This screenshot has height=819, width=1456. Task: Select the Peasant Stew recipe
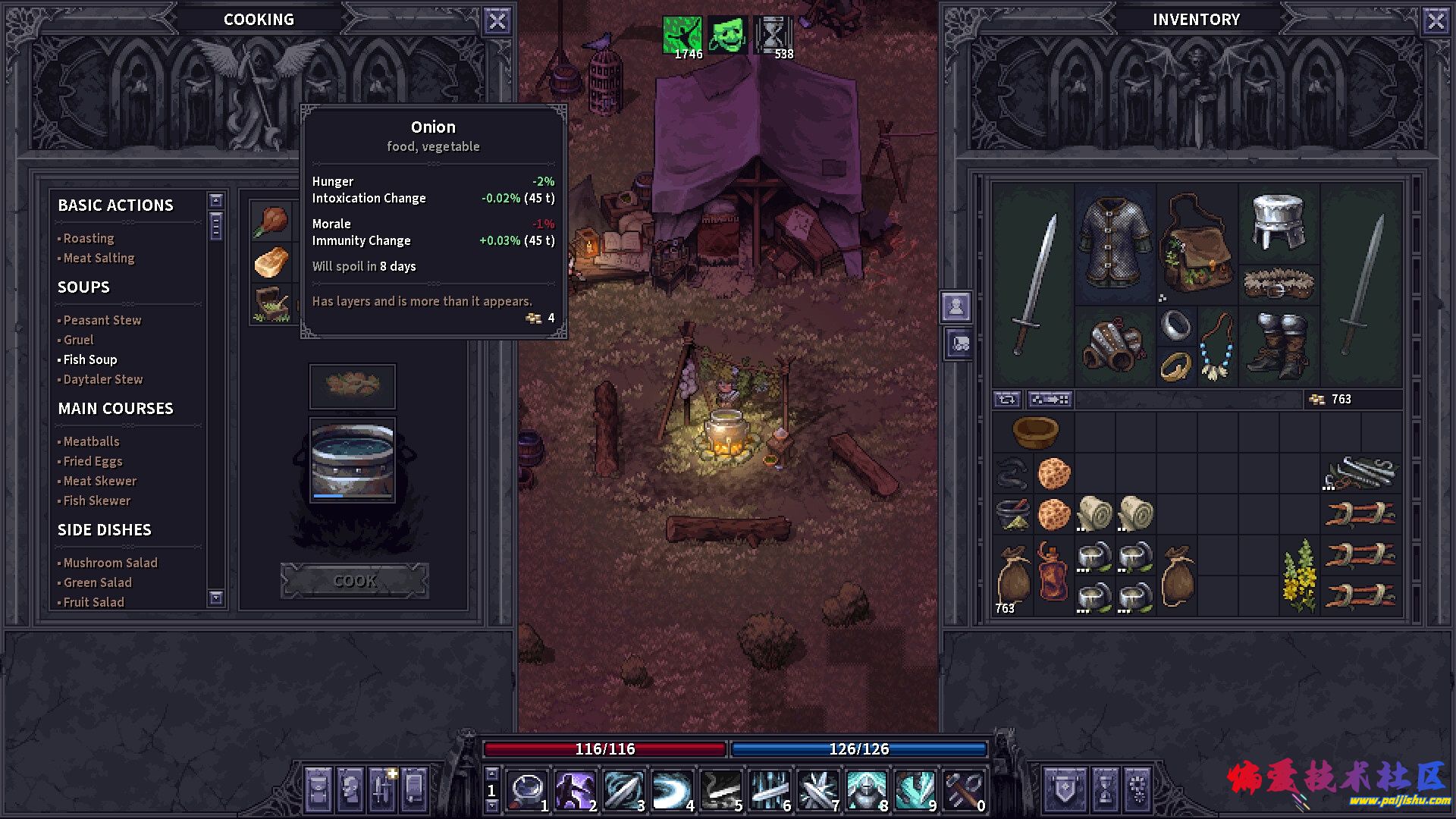[x=102, y=320]
